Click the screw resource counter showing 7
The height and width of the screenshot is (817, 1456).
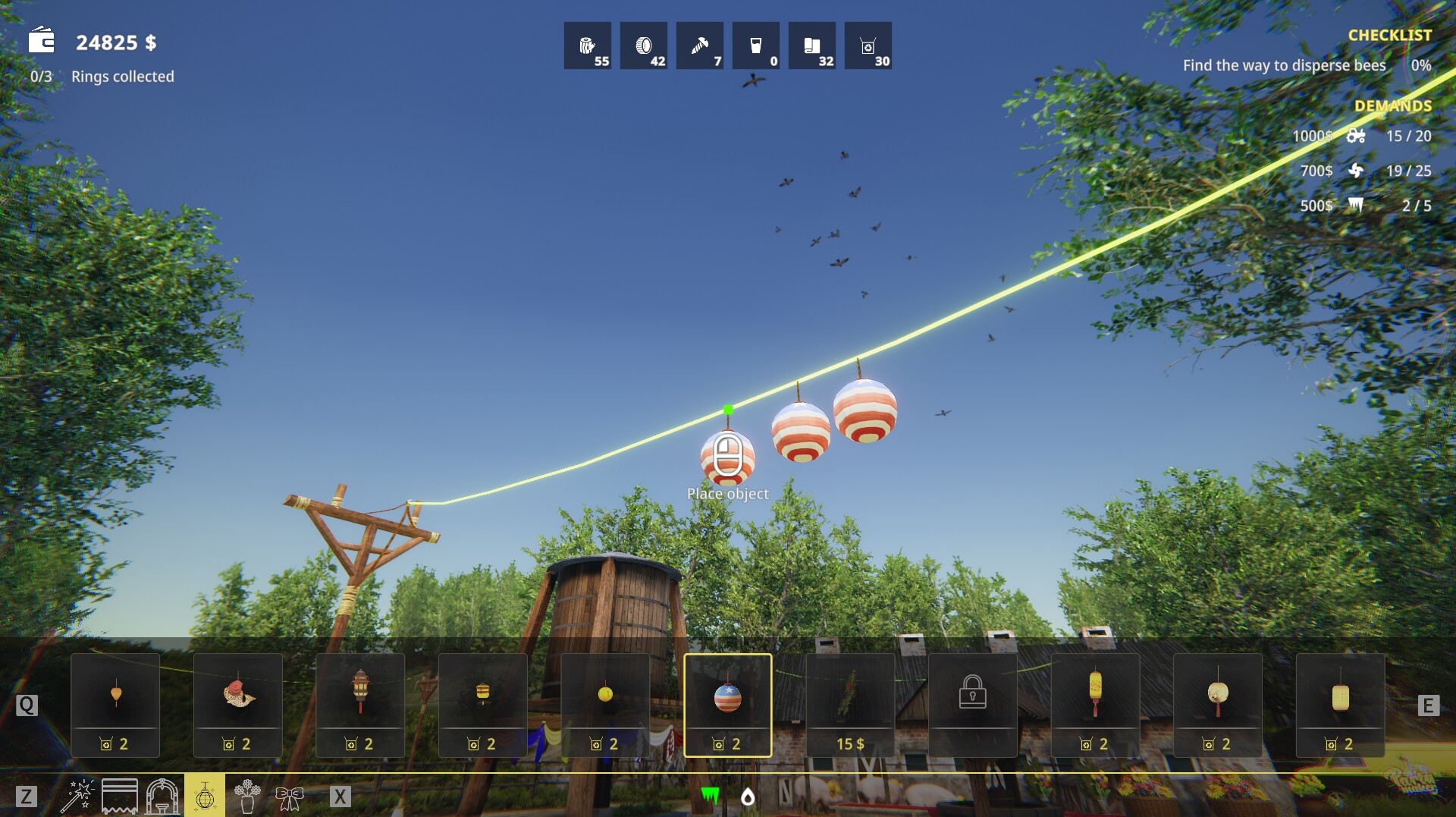700,46
